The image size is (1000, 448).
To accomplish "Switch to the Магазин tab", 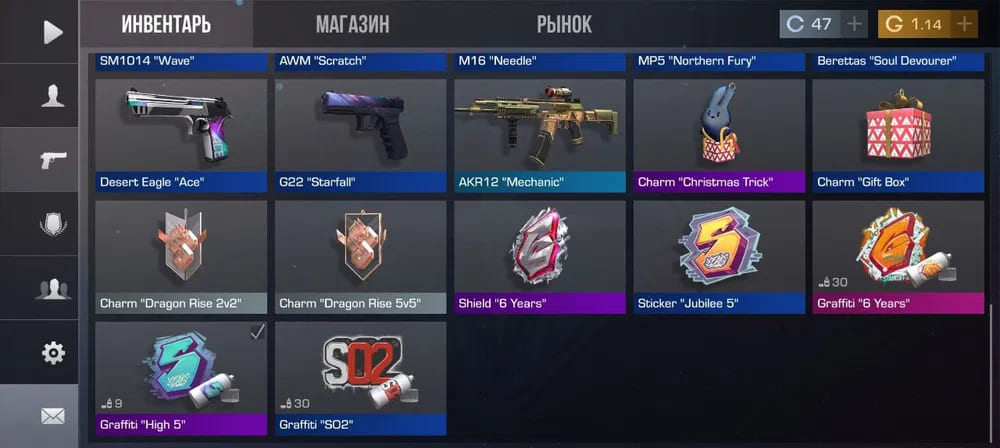I will [x=352, y=24].
